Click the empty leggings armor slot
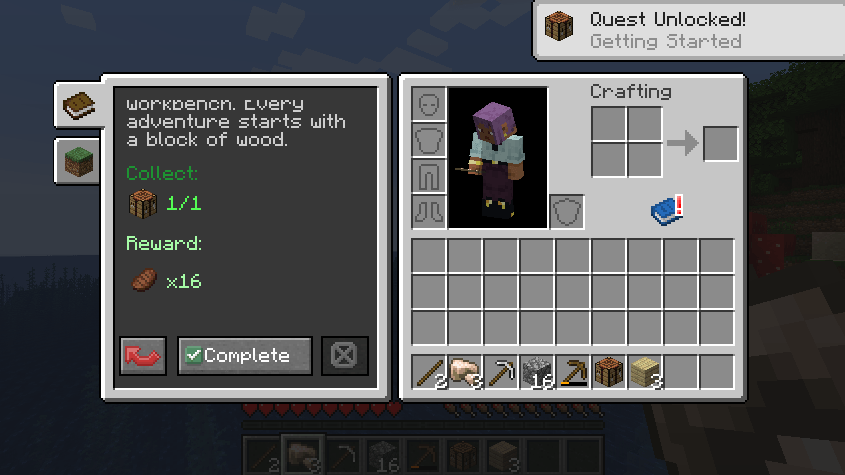Image resolution: width=845 pixels, height=475 pixels. click(429, 176)
